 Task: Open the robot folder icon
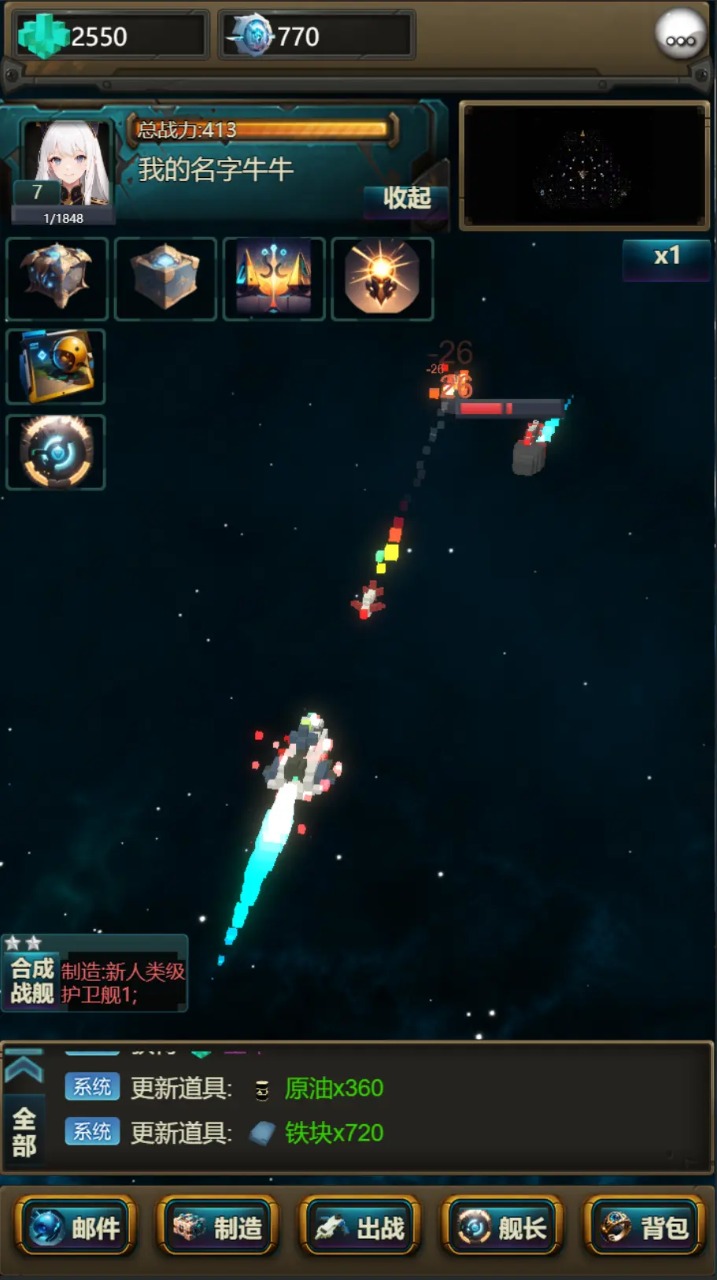(56, 366)
